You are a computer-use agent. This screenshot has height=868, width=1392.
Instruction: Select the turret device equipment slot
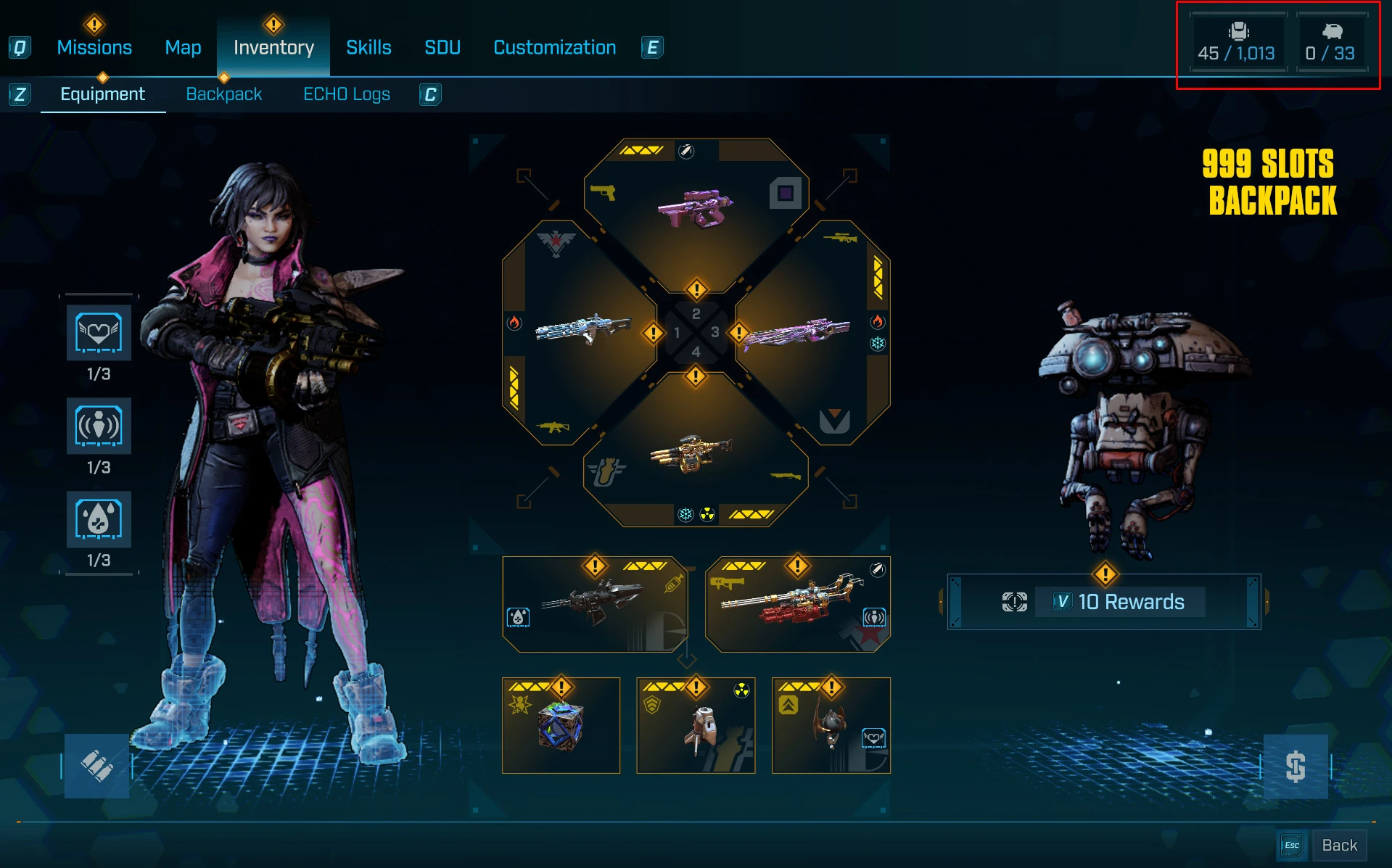tap(696, 725)
